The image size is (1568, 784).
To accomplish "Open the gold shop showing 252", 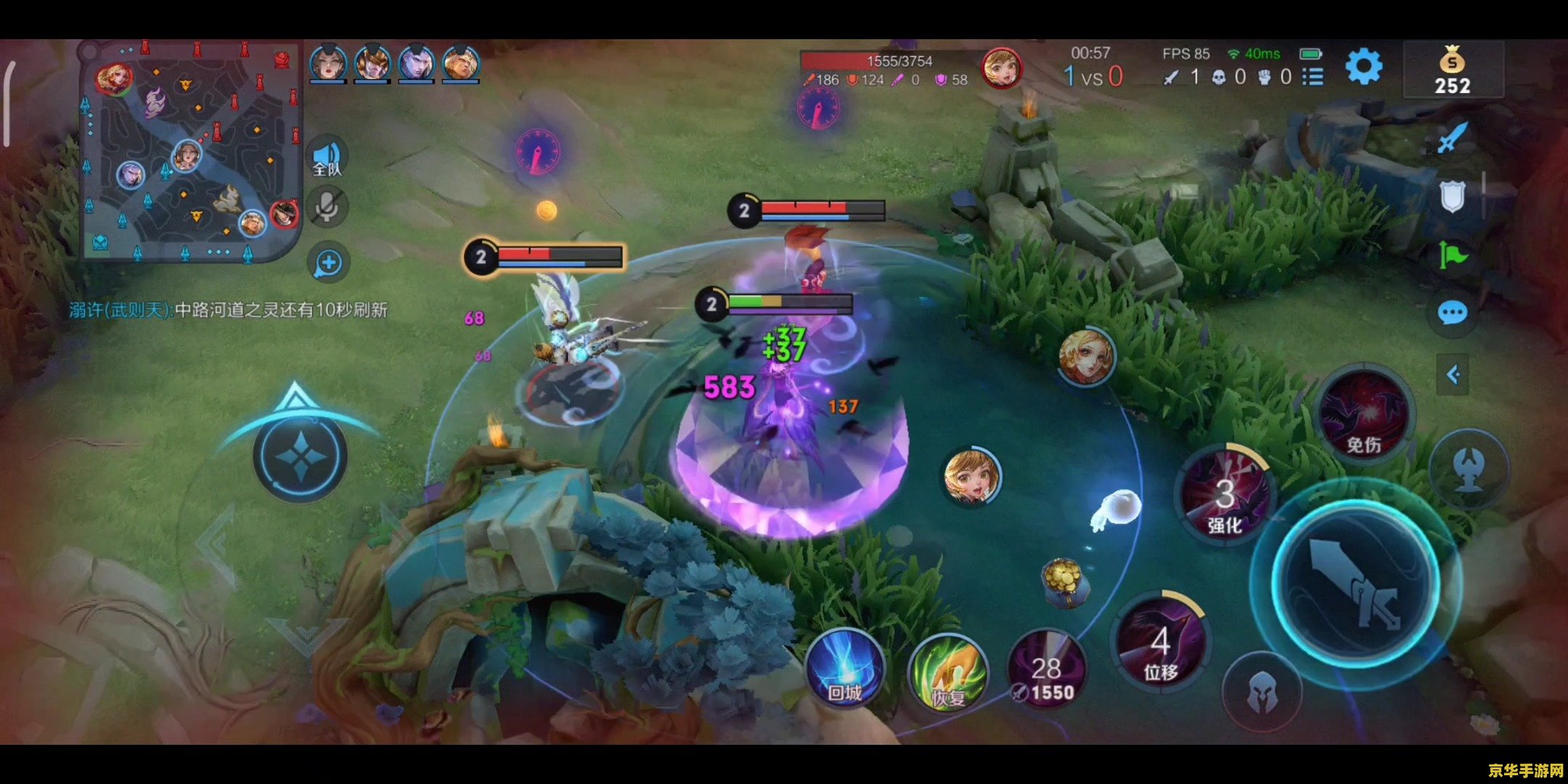I will tap(1453, 70).
